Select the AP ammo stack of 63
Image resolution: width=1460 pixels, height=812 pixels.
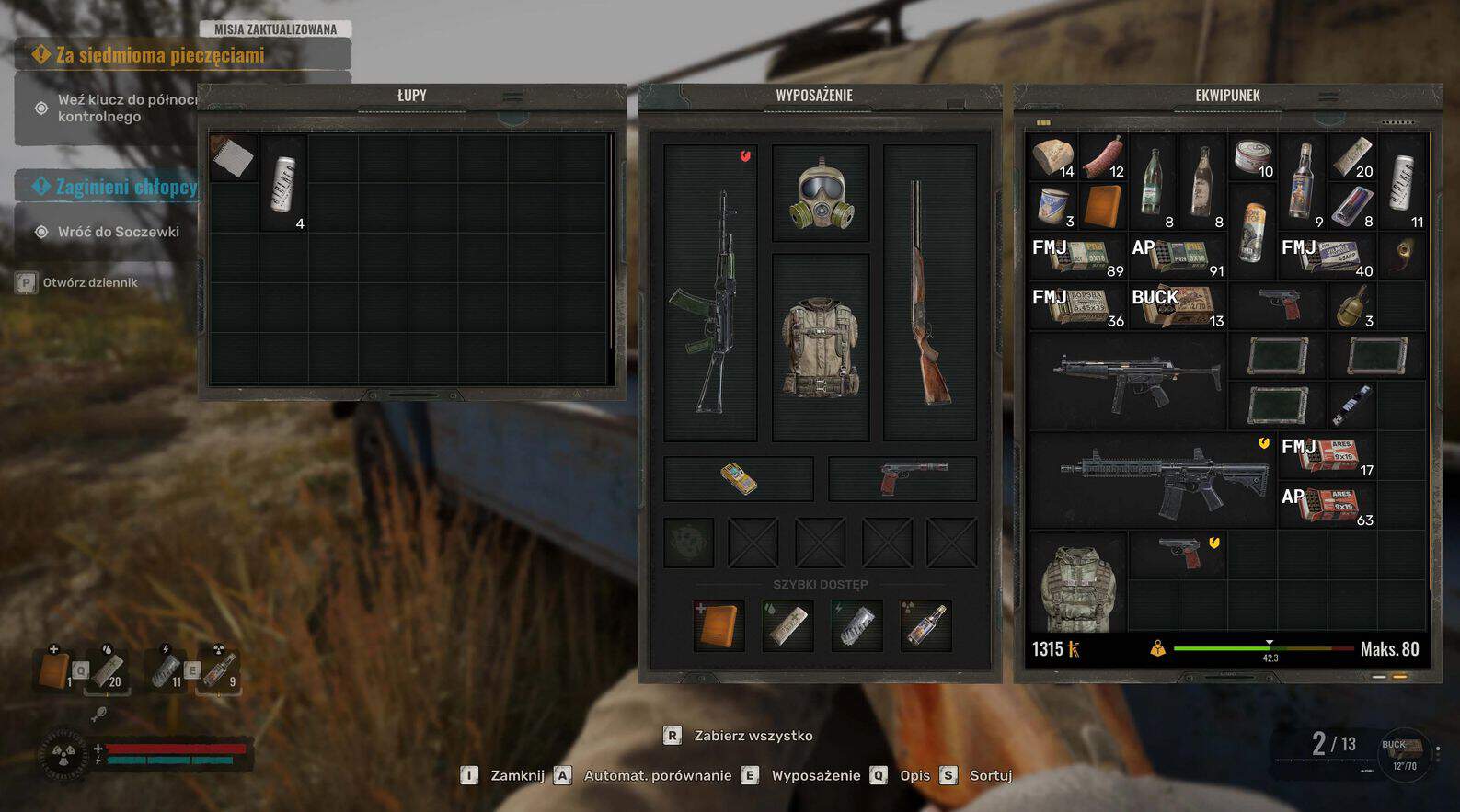tap(1327, 505)
